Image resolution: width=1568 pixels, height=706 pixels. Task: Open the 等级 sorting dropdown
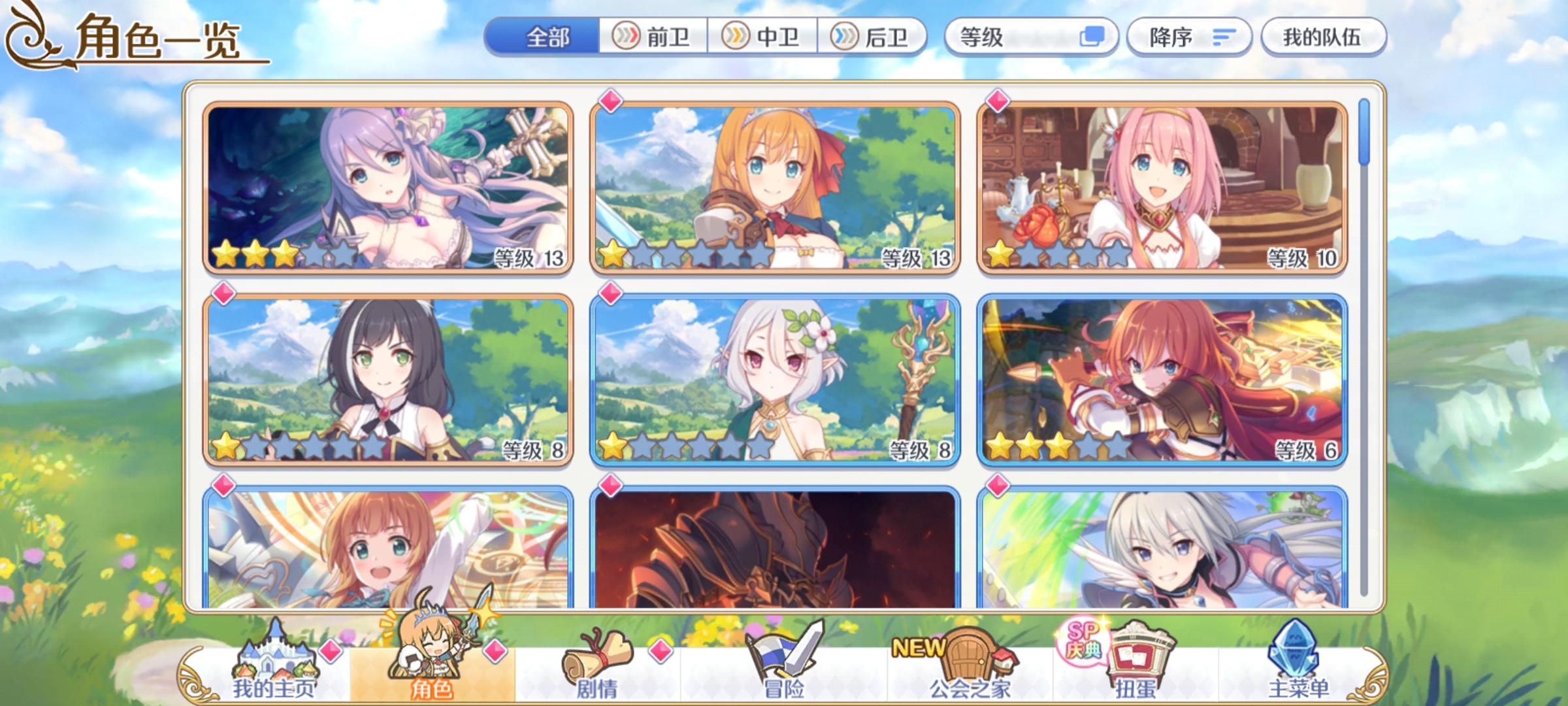pos(1019,38)
